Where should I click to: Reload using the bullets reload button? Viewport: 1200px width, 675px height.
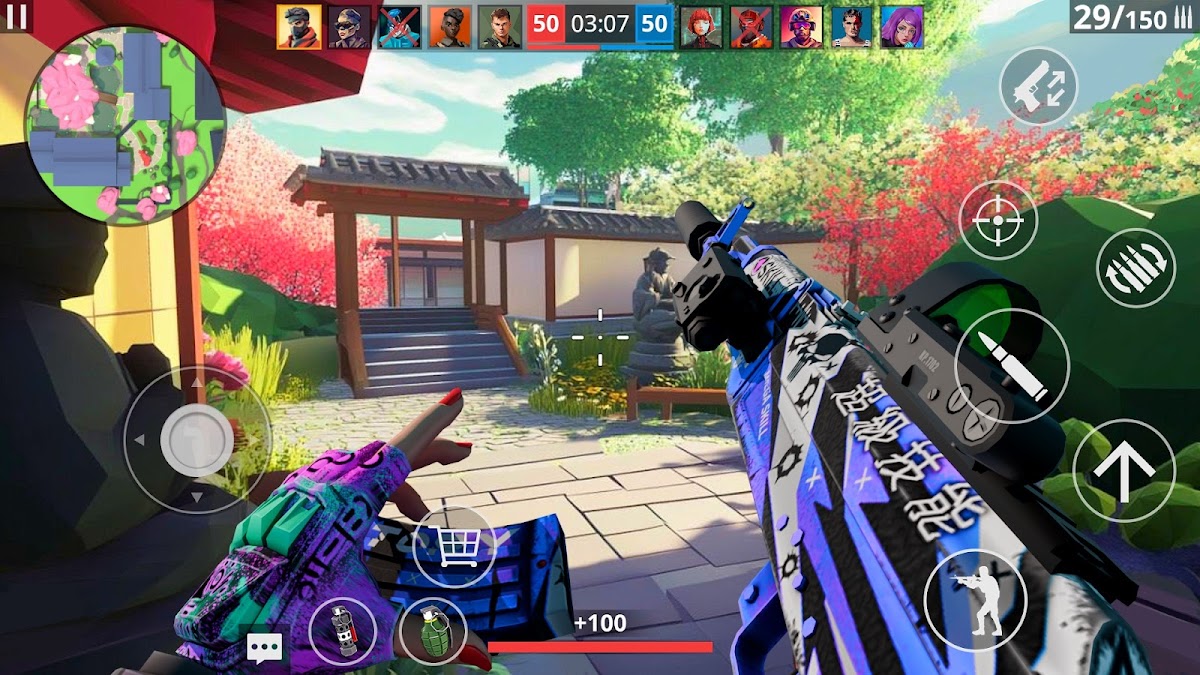coord(1135,268)
